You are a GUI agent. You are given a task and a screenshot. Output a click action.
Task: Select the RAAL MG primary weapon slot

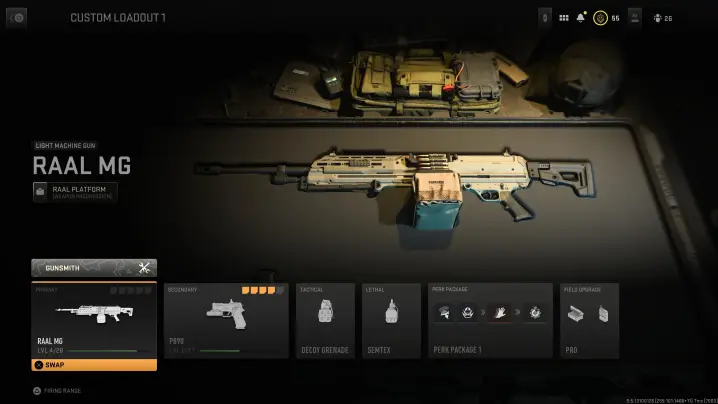coord(94,318)
